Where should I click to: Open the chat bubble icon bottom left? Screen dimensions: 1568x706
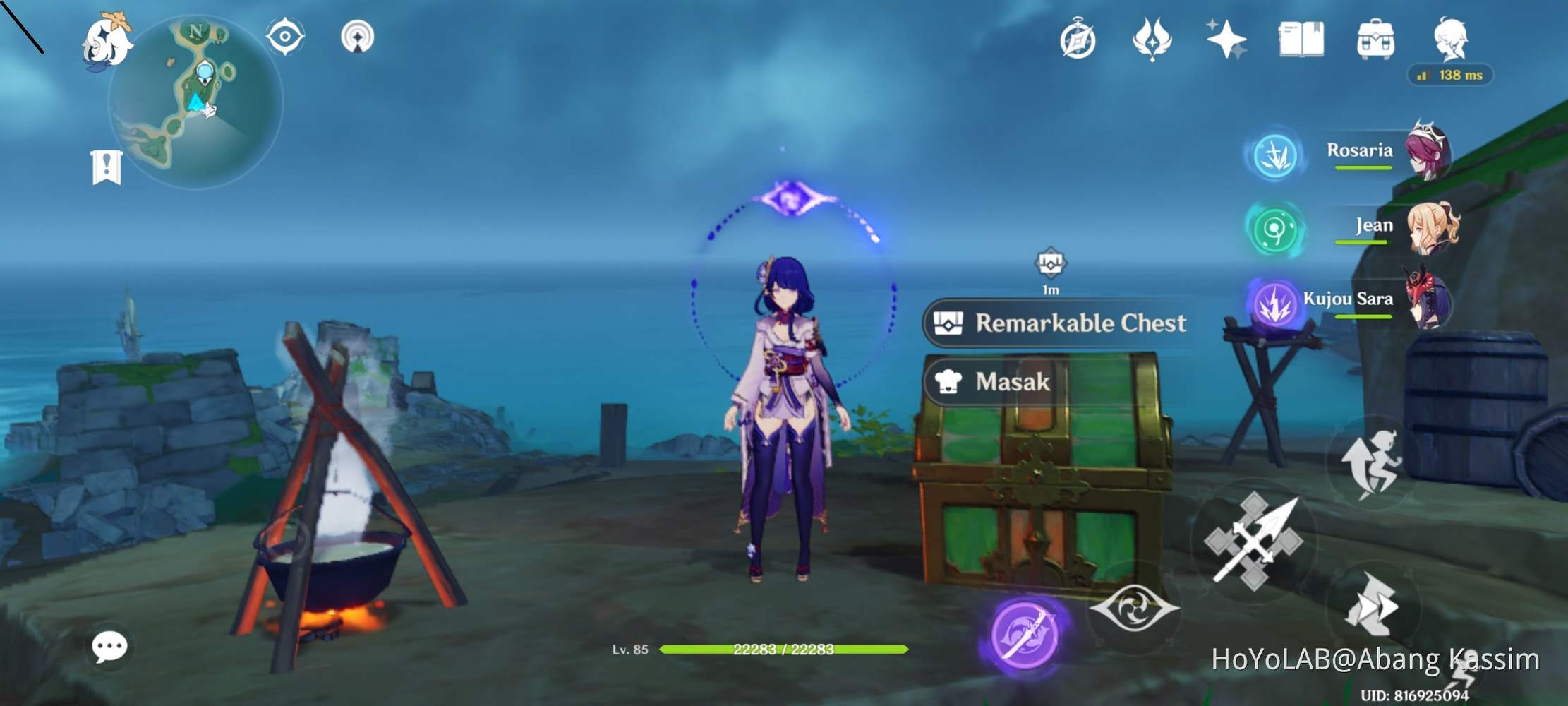point(109,646)
